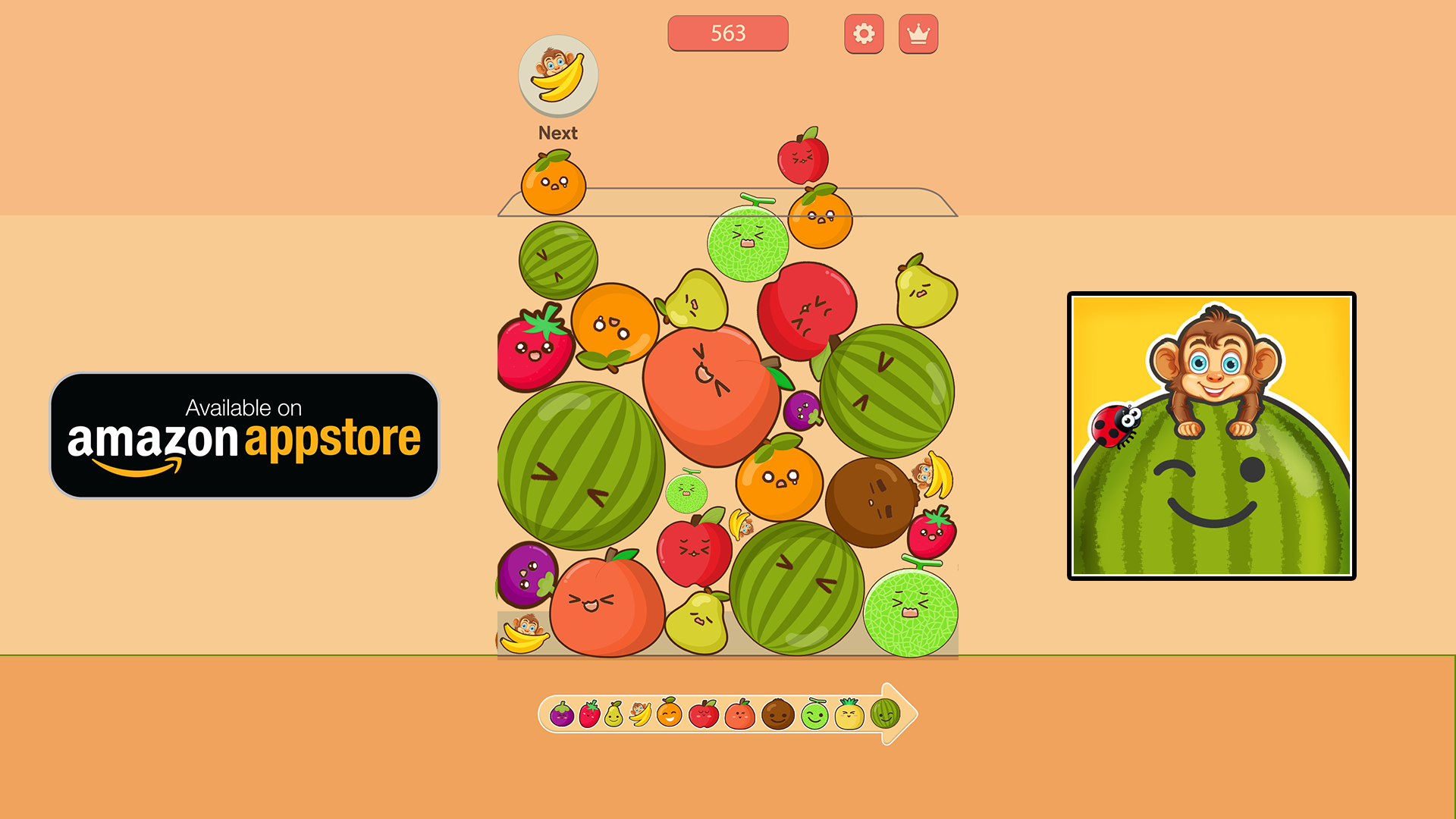Image resolution: width=1456 pixels, height=819 pixels.
Task: Click the Next fruit preview banana
Action: click(558, 74)
